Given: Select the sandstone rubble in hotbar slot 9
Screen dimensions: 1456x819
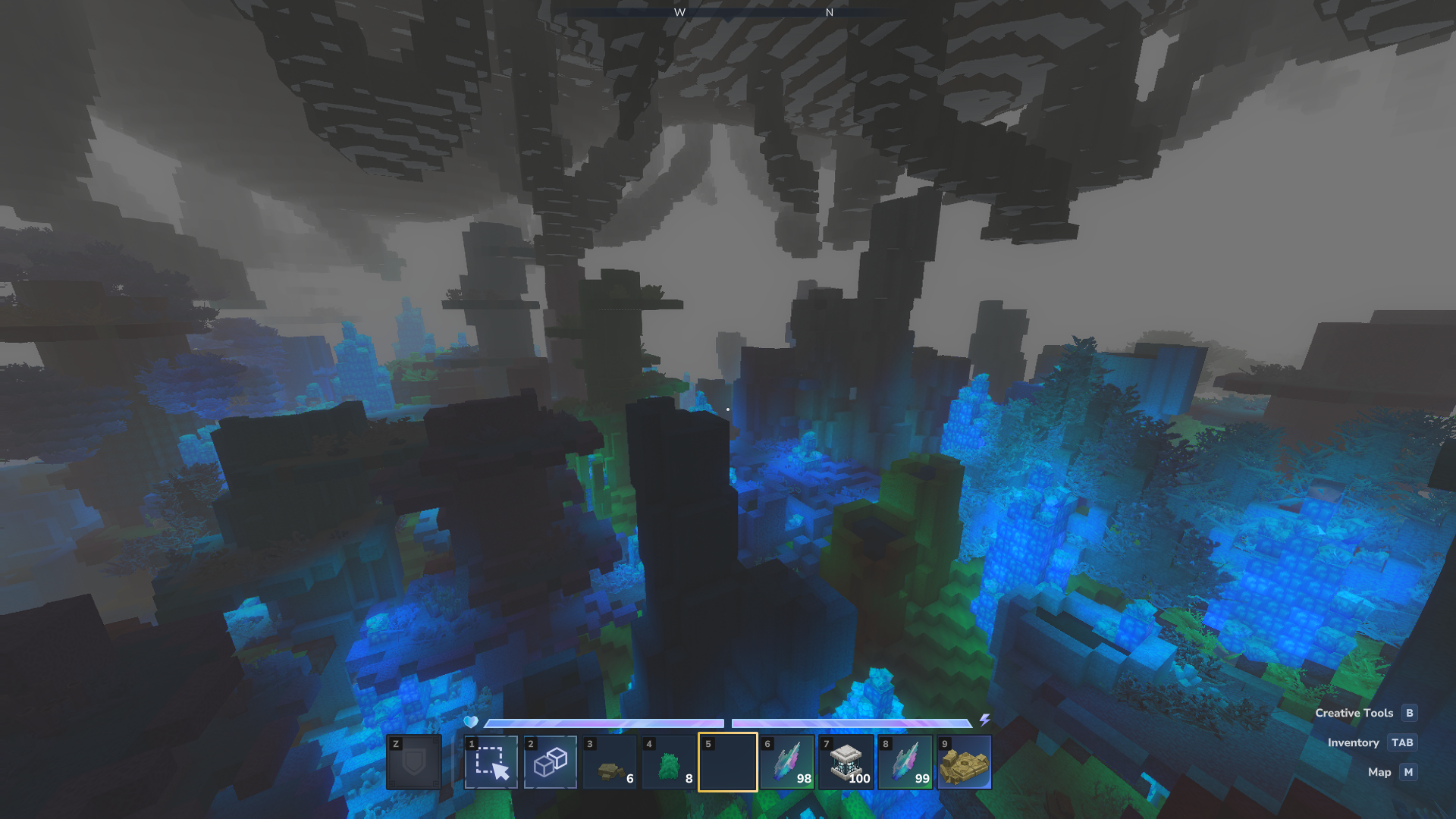Looking at the screenshot, I should [965, 762].
